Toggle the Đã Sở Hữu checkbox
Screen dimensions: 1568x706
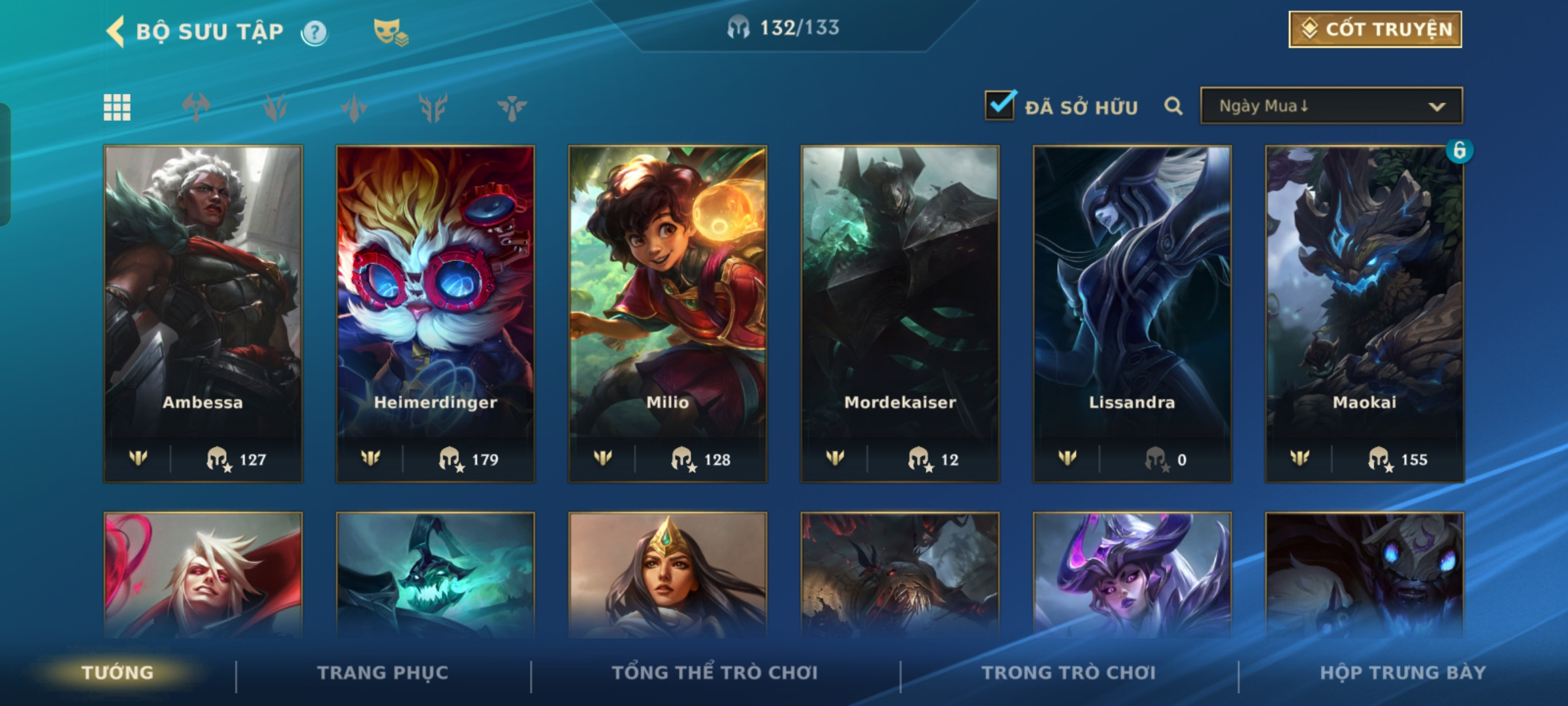point(1000,106)
